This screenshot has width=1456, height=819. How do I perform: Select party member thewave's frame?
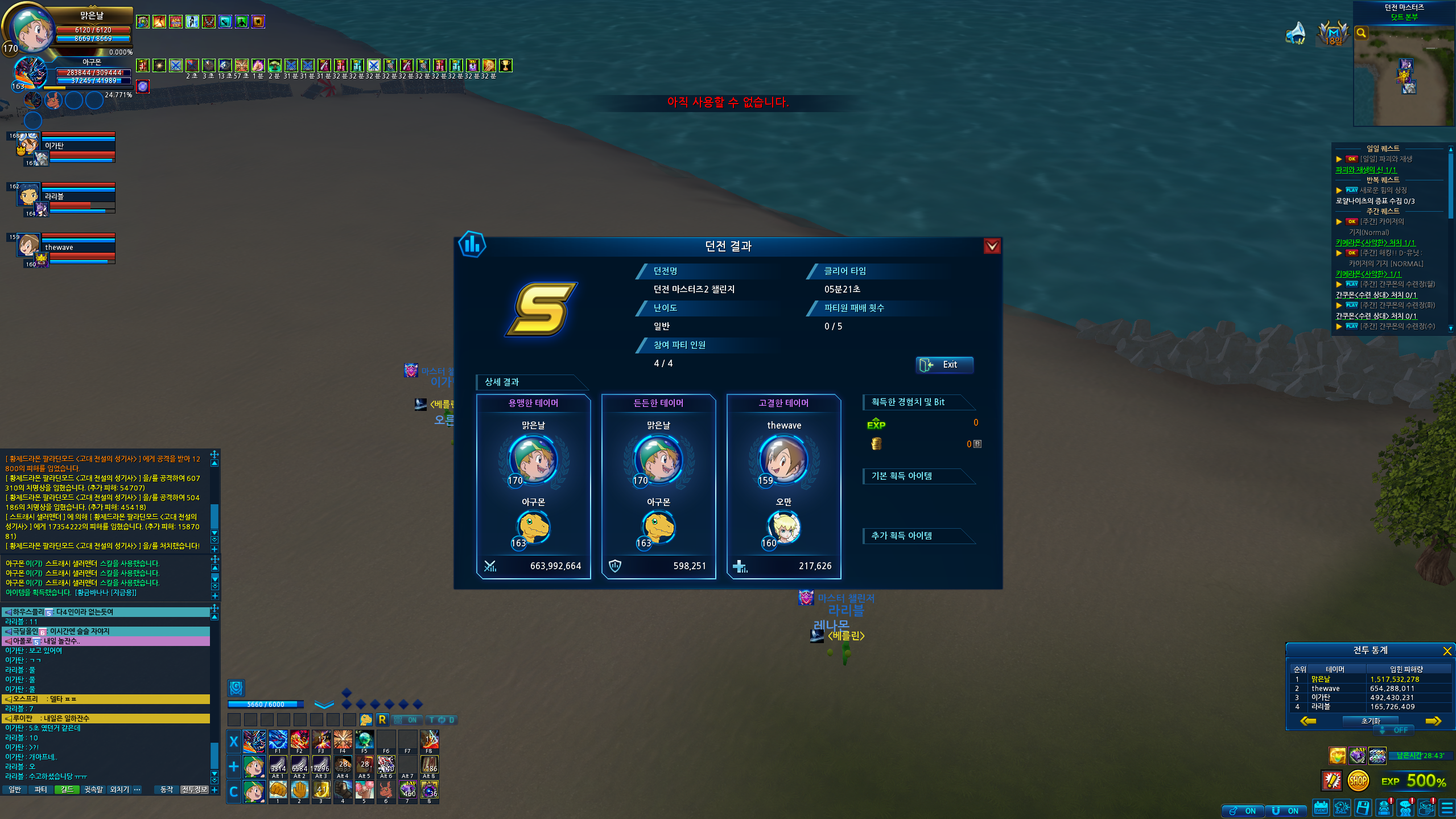point(63,249)
